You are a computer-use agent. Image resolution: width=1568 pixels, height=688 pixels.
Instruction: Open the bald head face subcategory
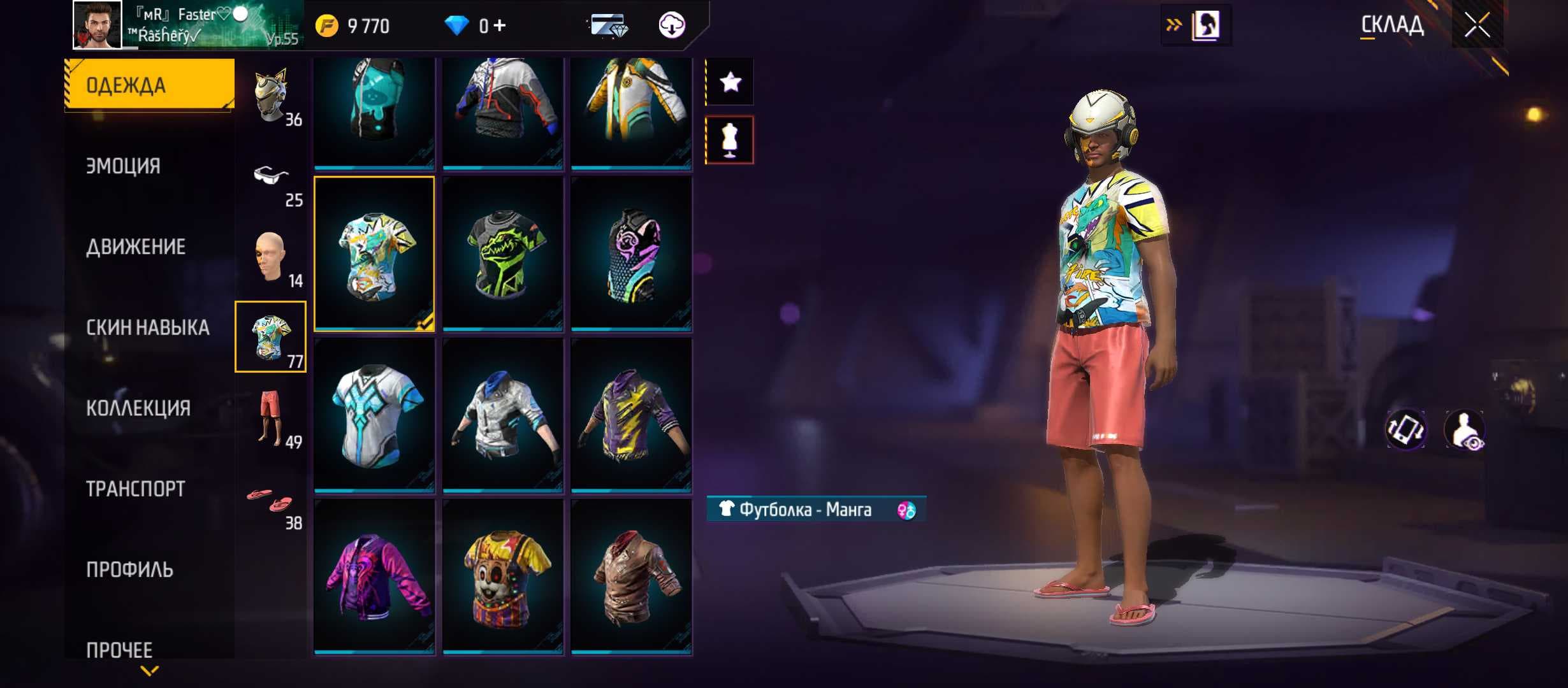click(272, 257)
